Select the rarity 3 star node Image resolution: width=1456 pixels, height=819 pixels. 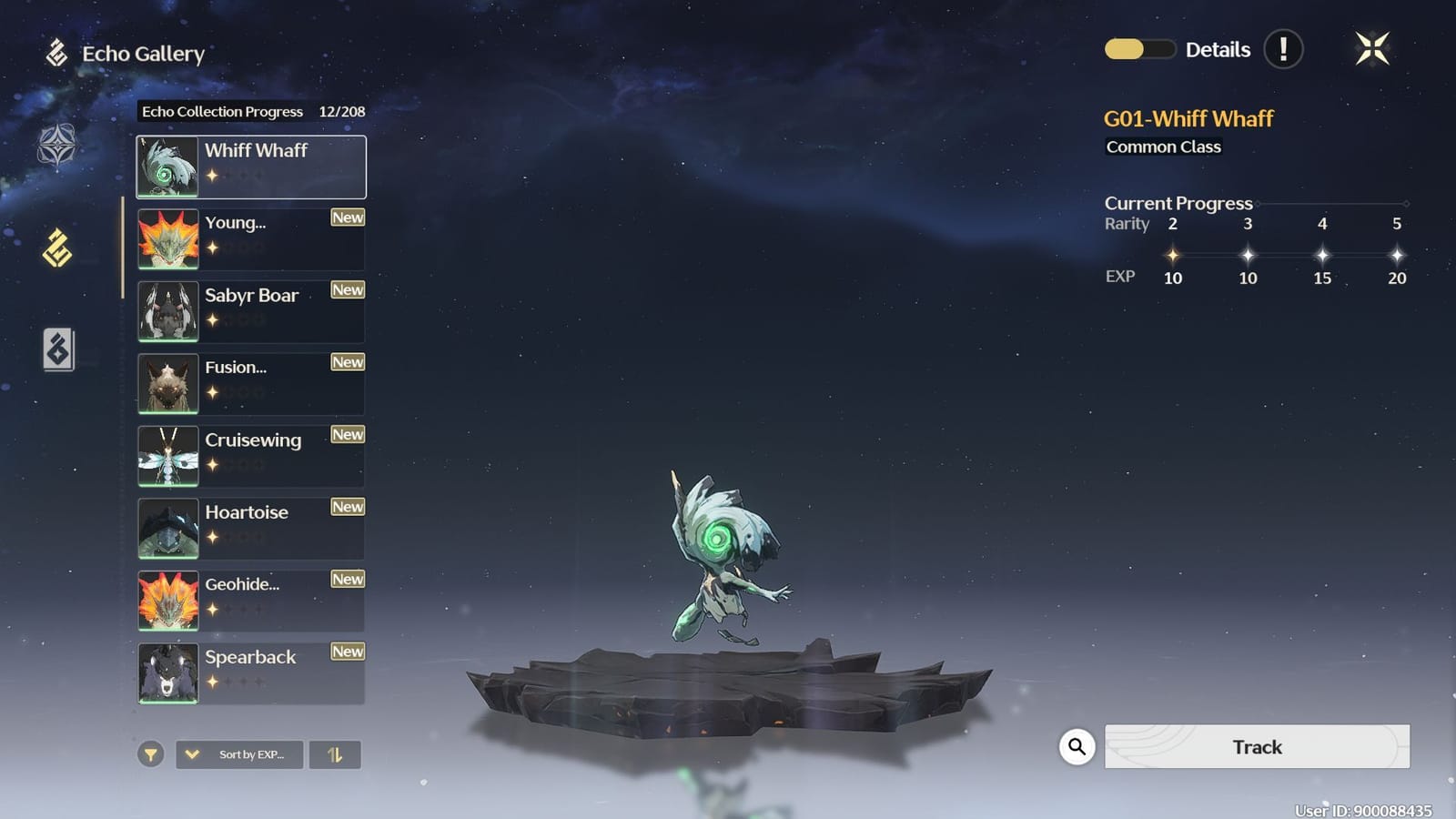(1248, 255)
